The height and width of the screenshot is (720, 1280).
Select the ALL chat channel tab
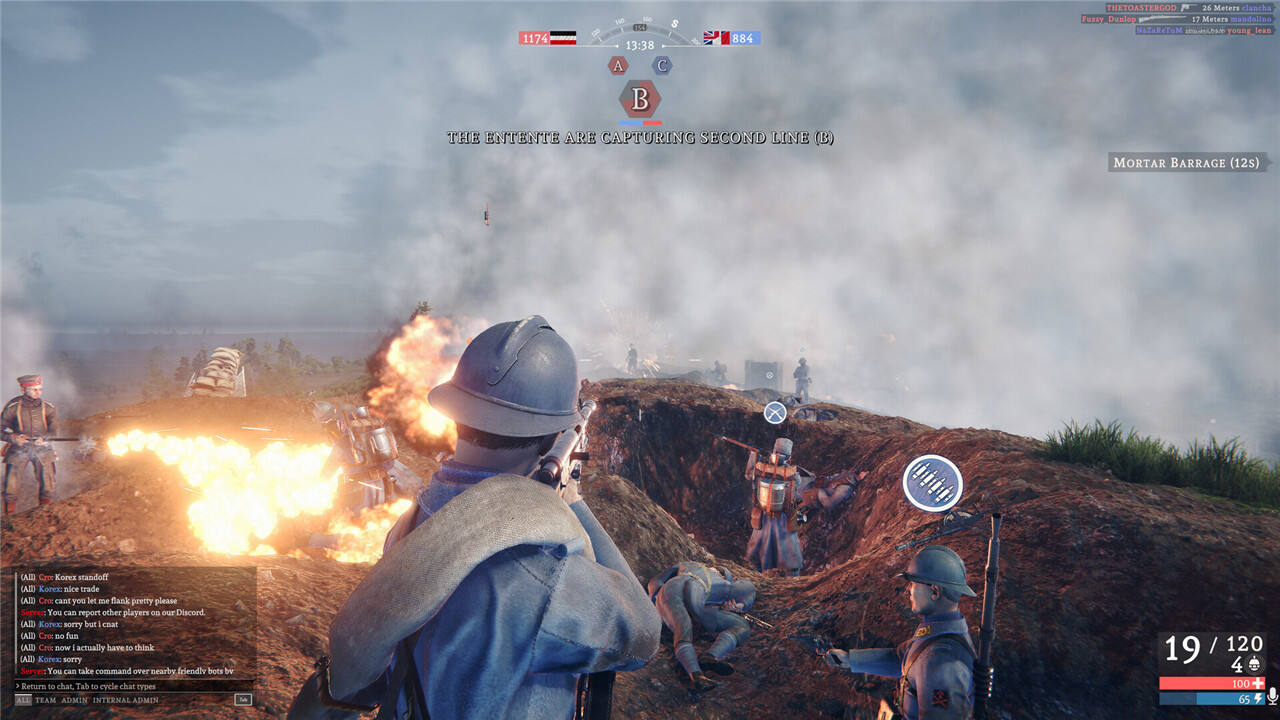[22, 700]
